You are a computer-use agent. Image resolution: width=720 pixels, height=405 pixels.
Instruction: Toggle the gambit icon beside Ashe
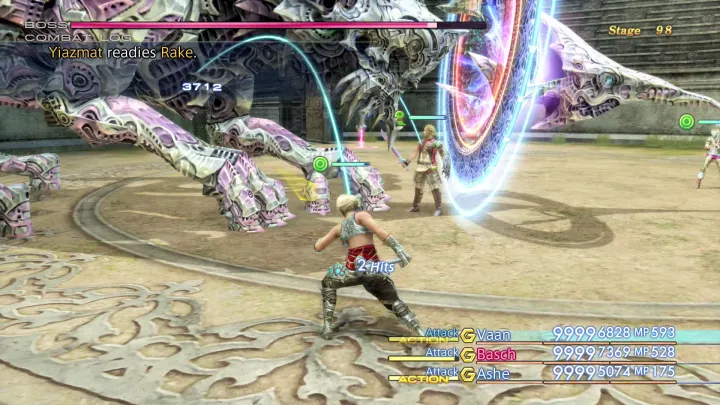click(x=467, y=373)
